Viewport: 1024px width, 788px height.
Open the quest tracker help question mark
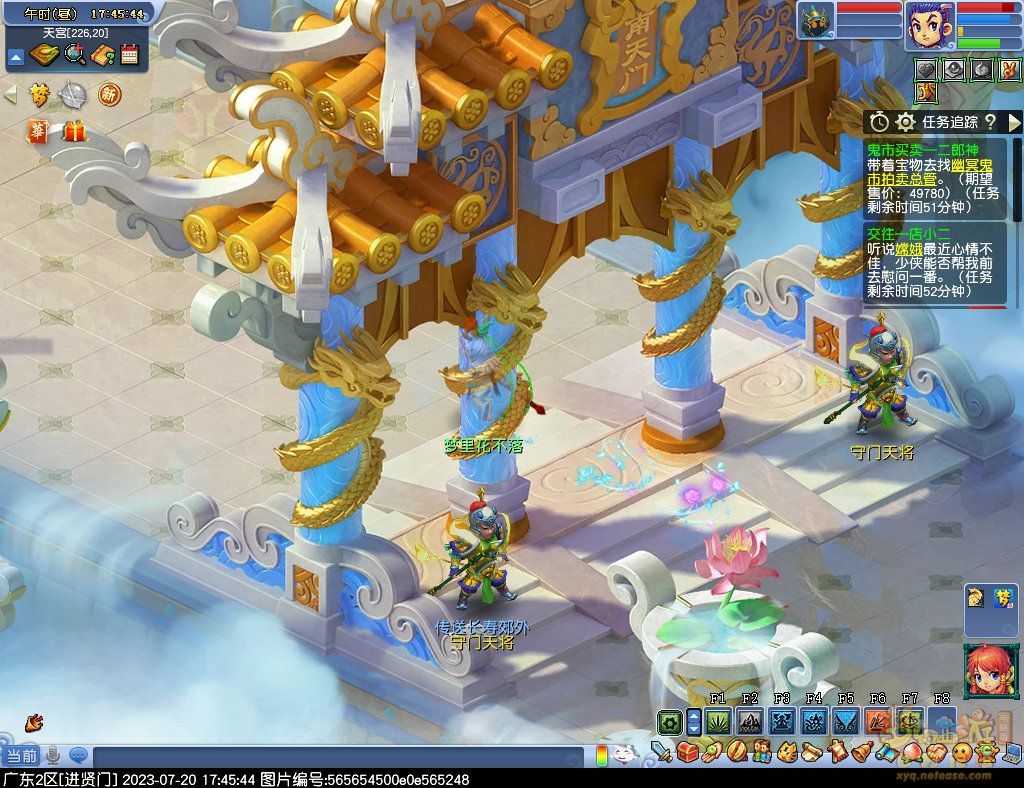click(x=990, y=122)
